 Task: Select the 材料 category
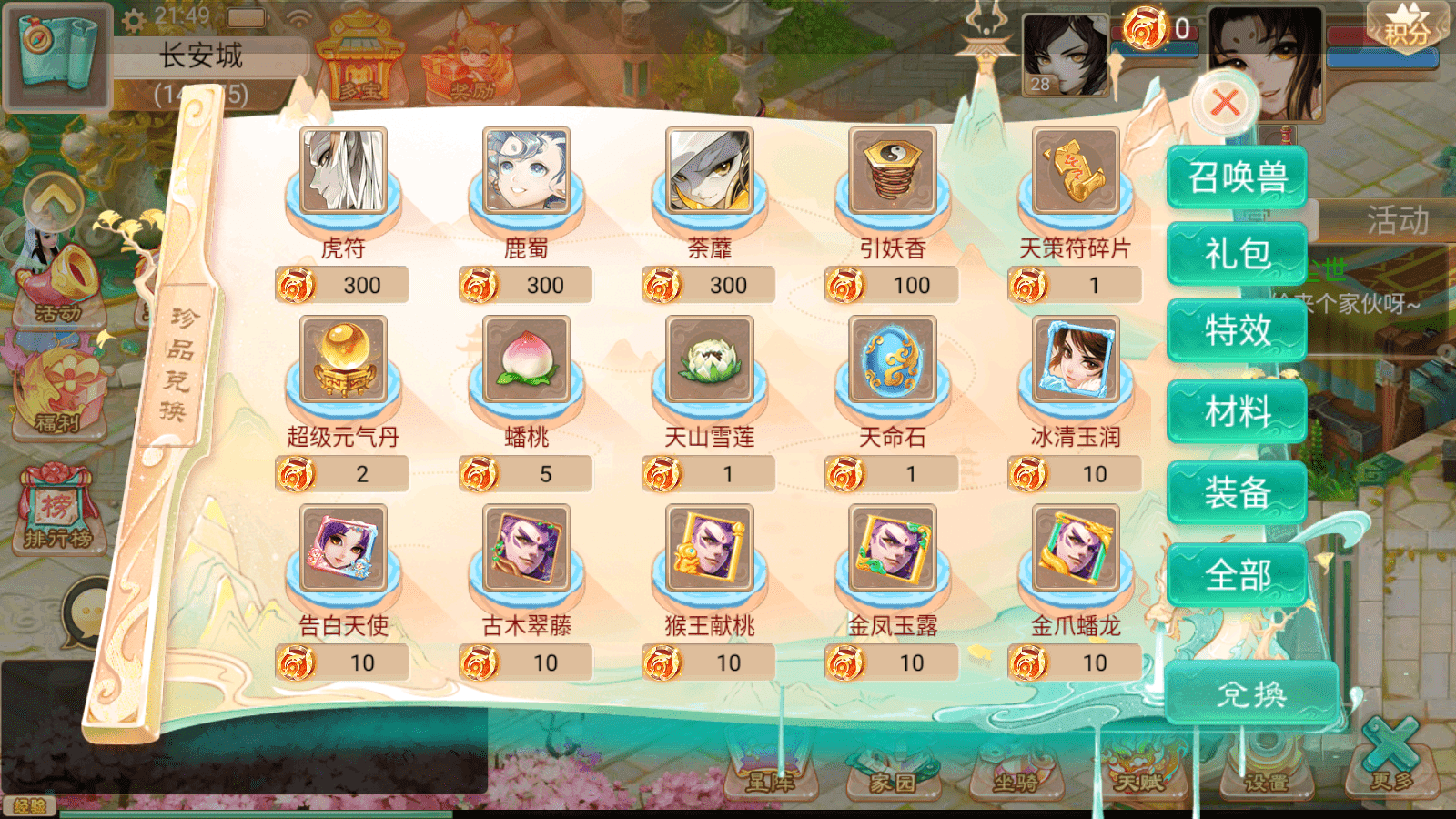[x=1238, y=411]
